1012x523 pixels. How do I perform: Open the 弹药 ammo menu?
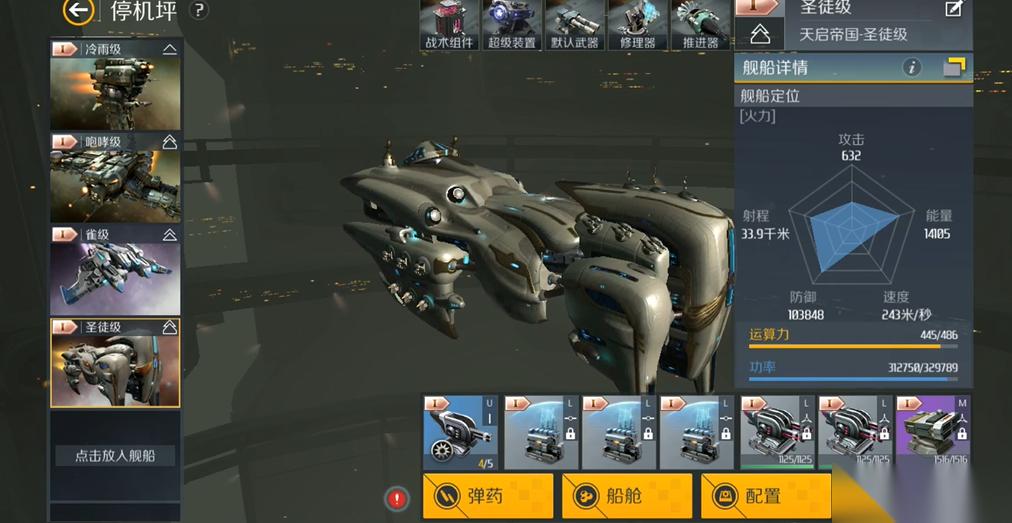click(487, 495)
